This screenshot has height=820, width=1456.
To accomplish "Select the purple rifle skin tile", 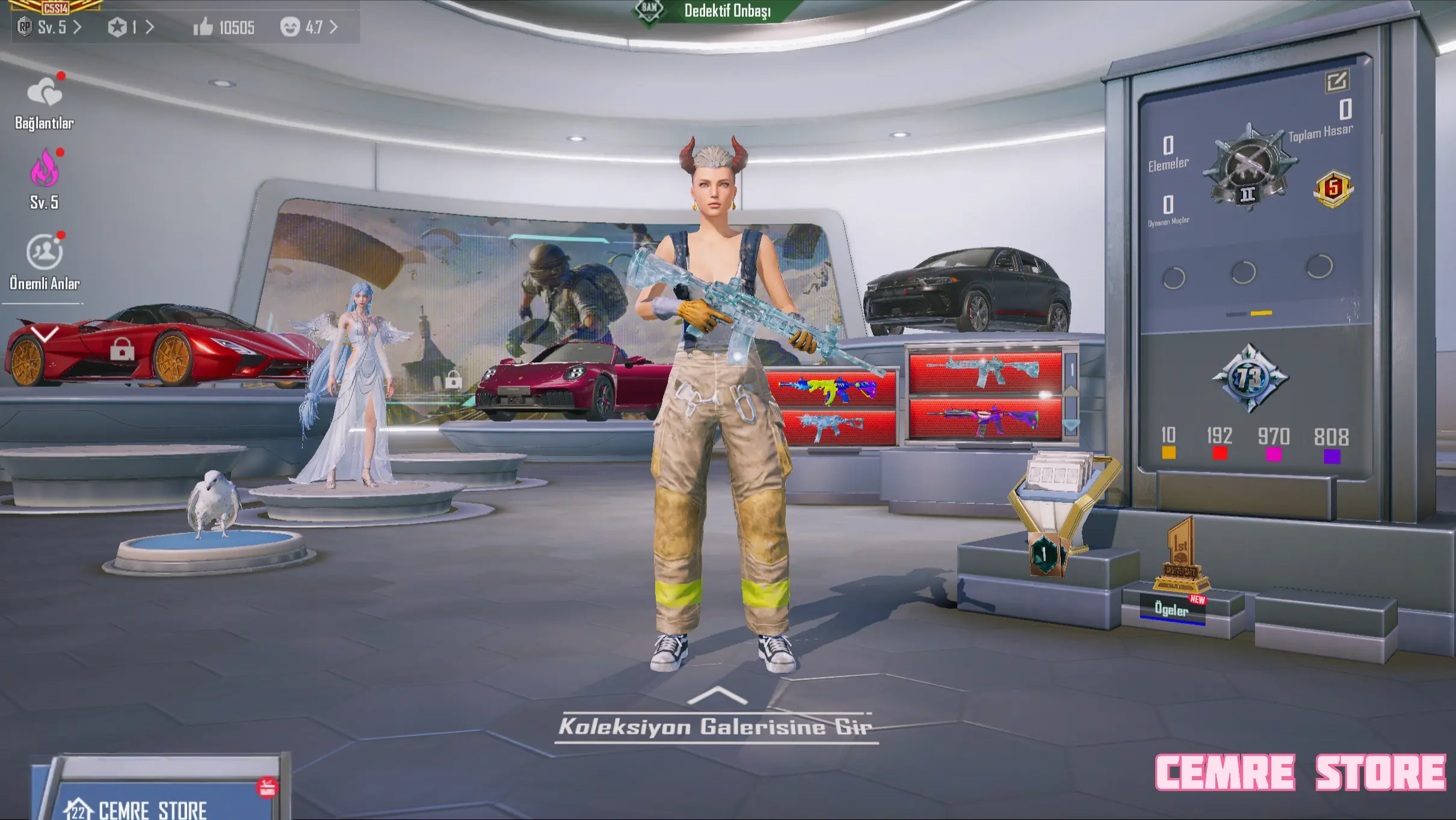I will click(x=984, y=418).
